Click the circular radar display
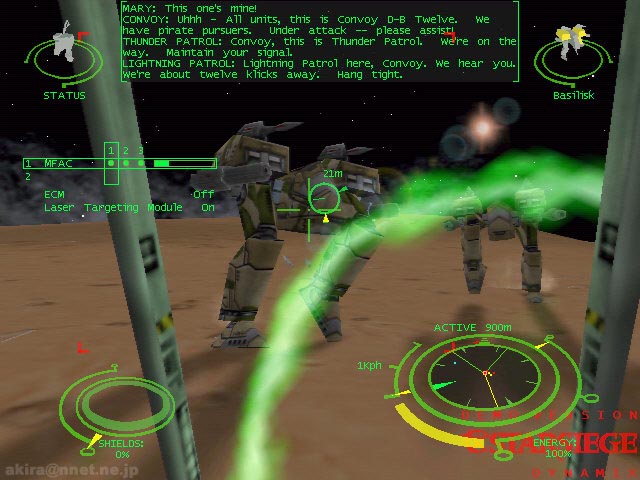Image resolution: width=640 pixels, height=480 pixels. click(x=485, y=375)
